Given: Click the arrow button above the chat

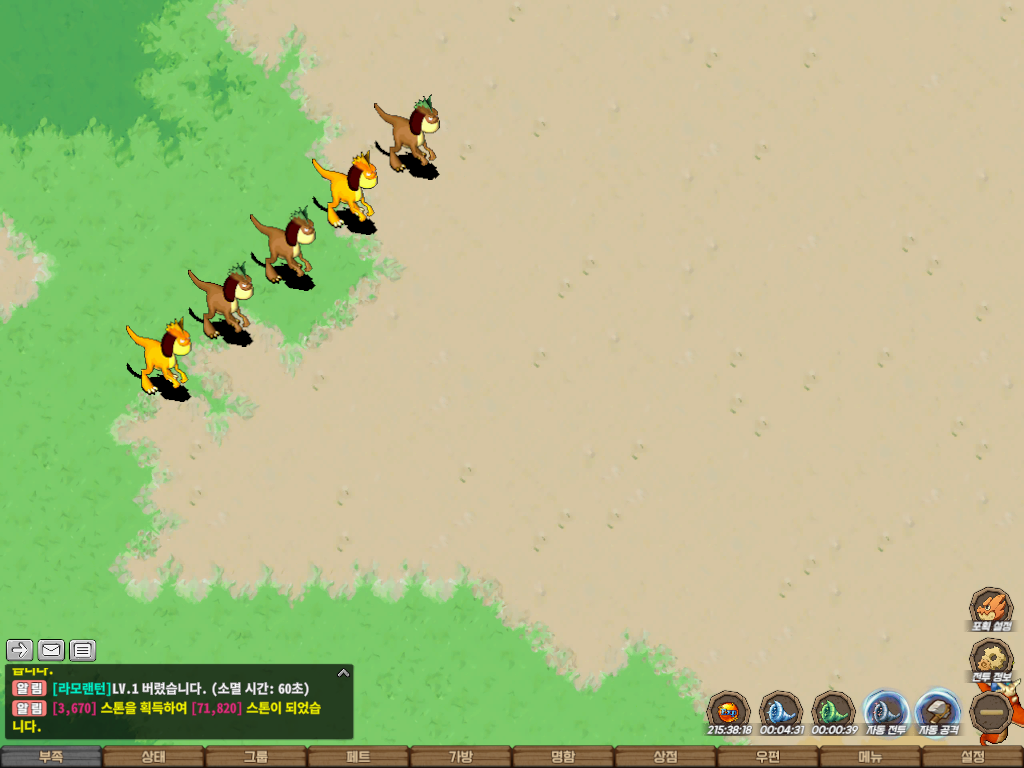Looking at the screenshot, I should pos(20,650).
